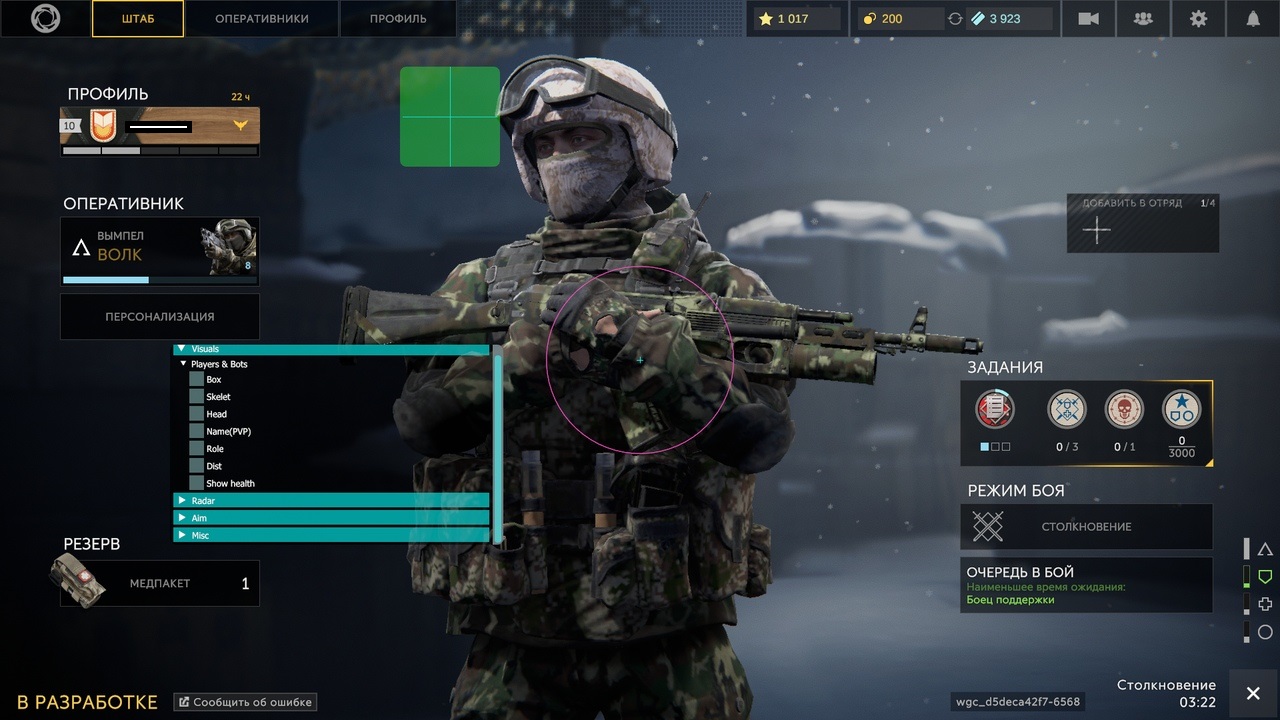Screen dimensions: 1280x720
Task: Open the skull mission task
Action: (1124, 410)
